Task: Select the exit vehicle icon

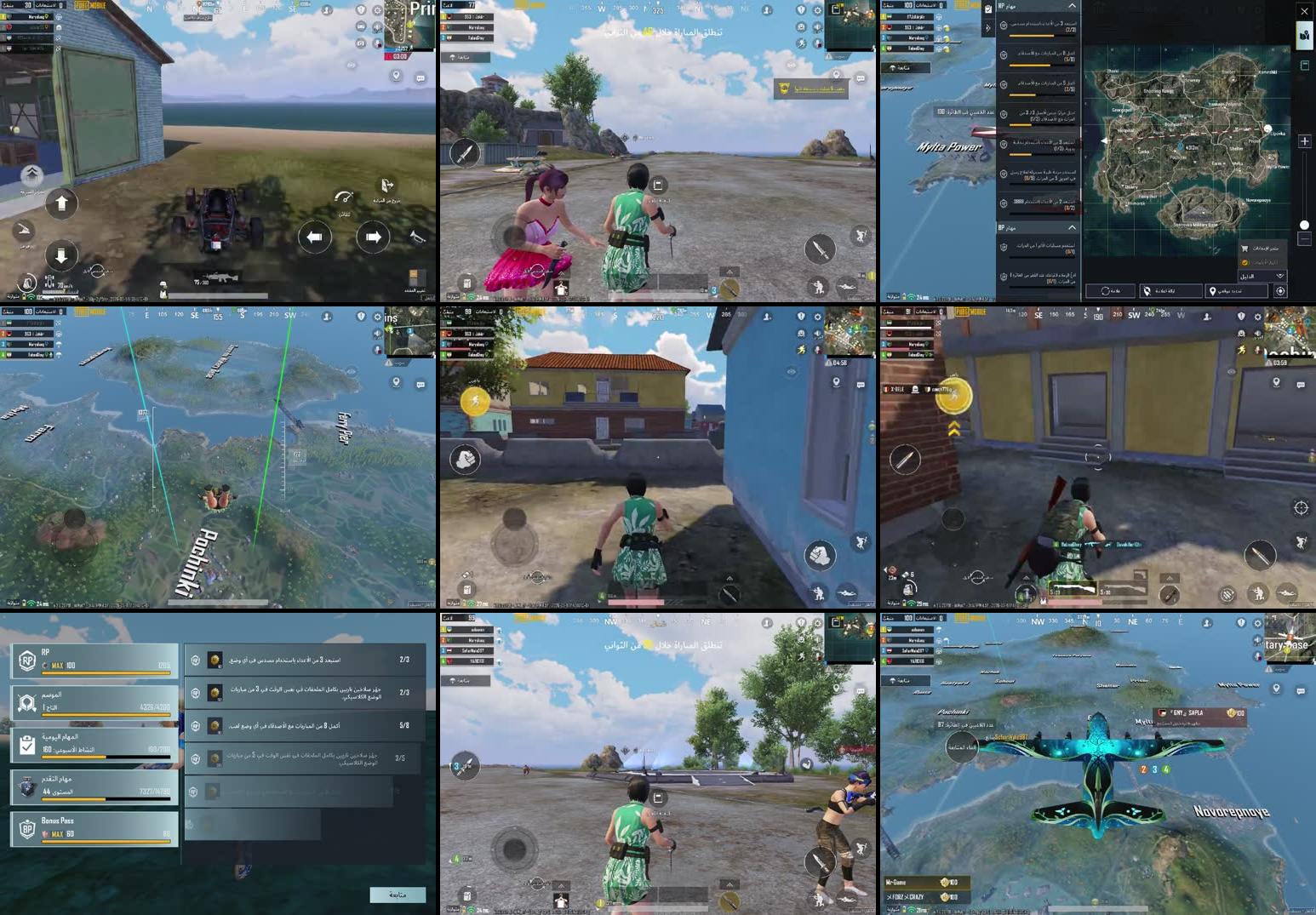Action: pos(386,186)
